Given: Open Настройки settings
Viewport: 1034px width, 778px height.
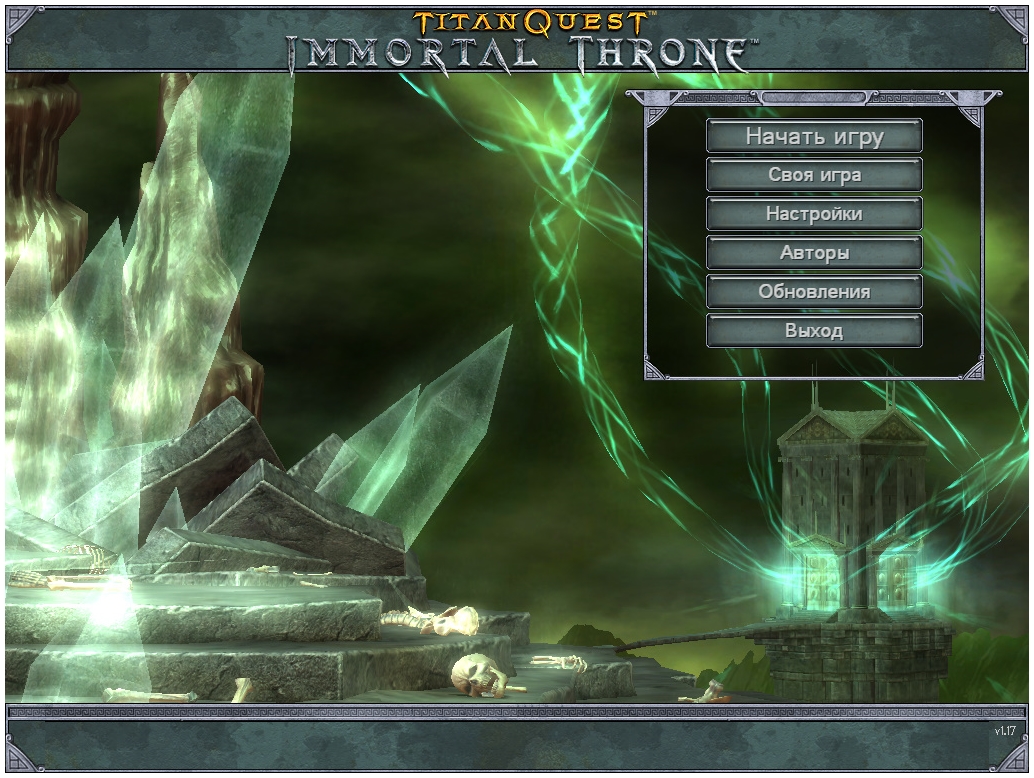Looking at the screenshot, I should [x=814, y=214].
